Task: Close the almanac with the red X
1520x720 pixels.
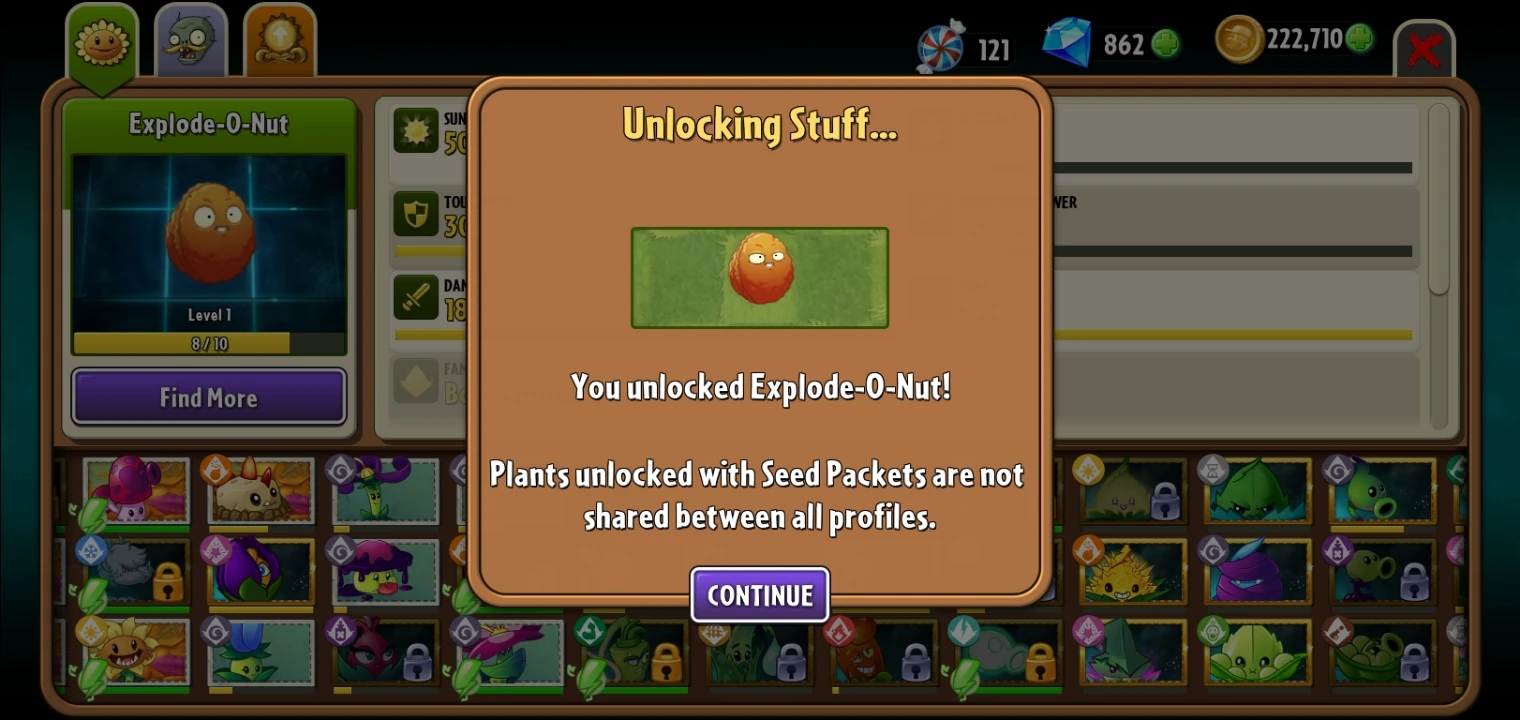Action: pyautogui.click(x=1425, y=51)
